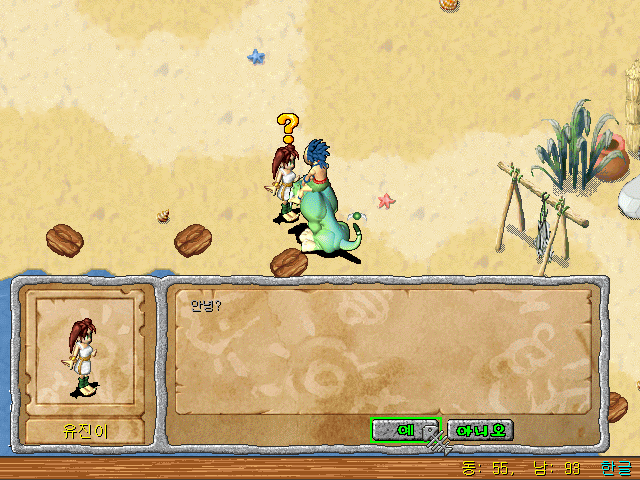Choose 아니오 (No) in the dialogue
640x480 pixels.
[480, 430]
